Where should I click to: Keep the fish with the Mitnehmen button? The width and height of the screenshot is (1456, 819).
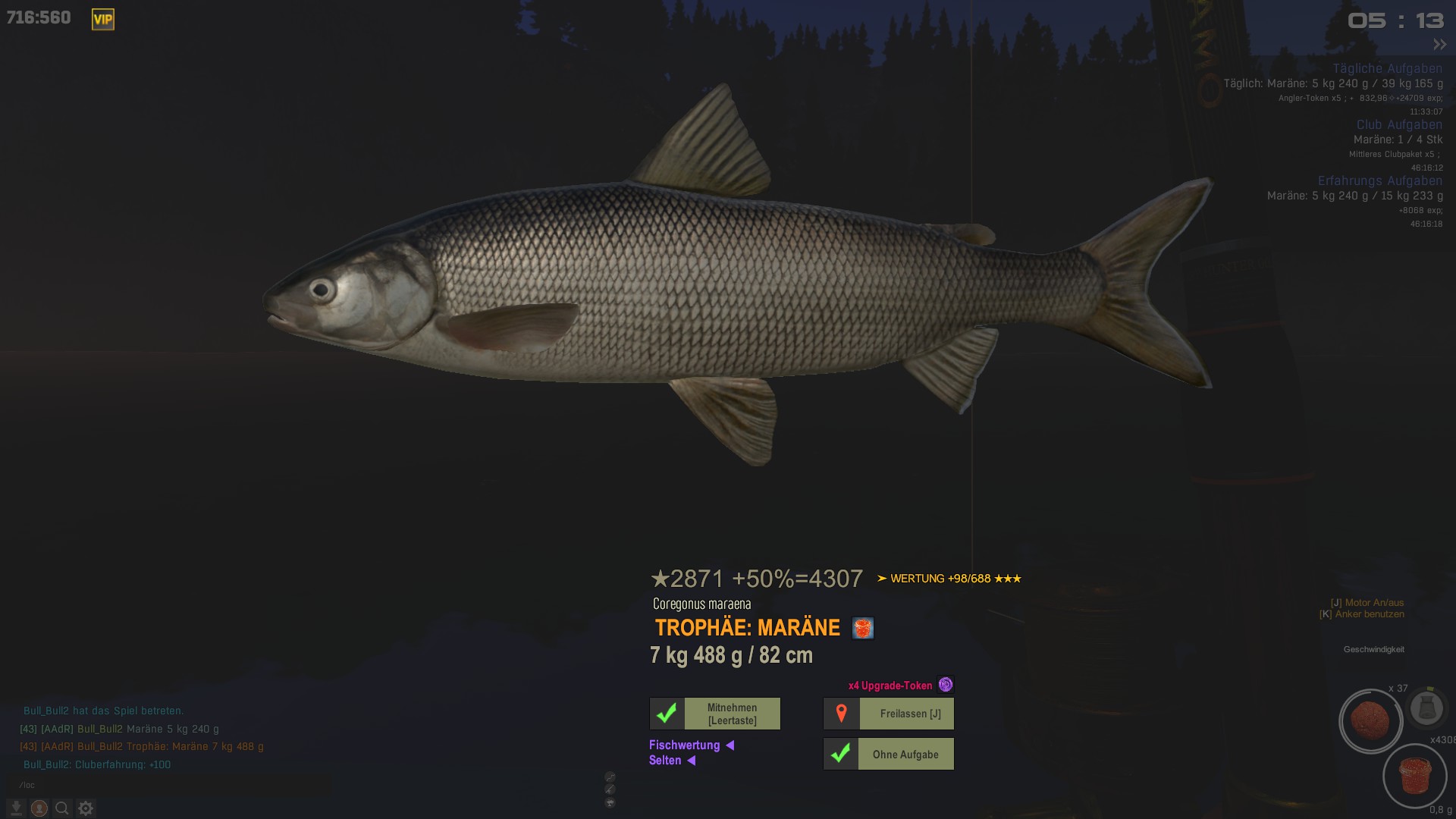(x=715, y=714)
